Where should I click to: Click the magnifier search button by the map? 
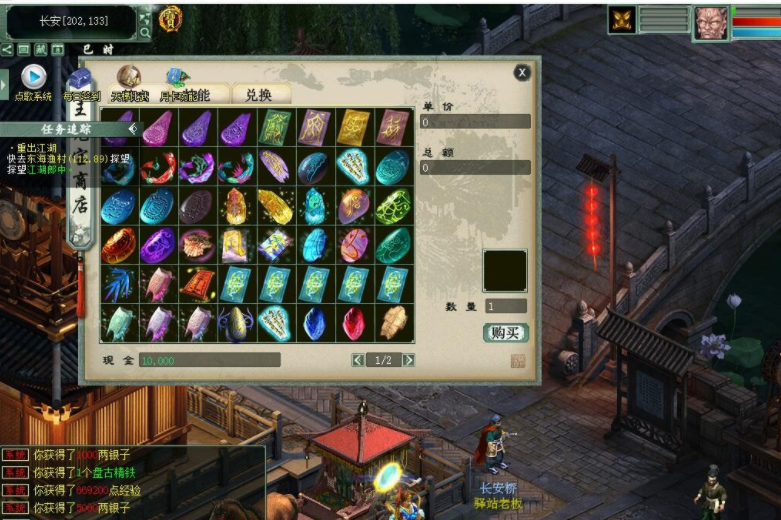pyautogui.click(x=145, y=33)
